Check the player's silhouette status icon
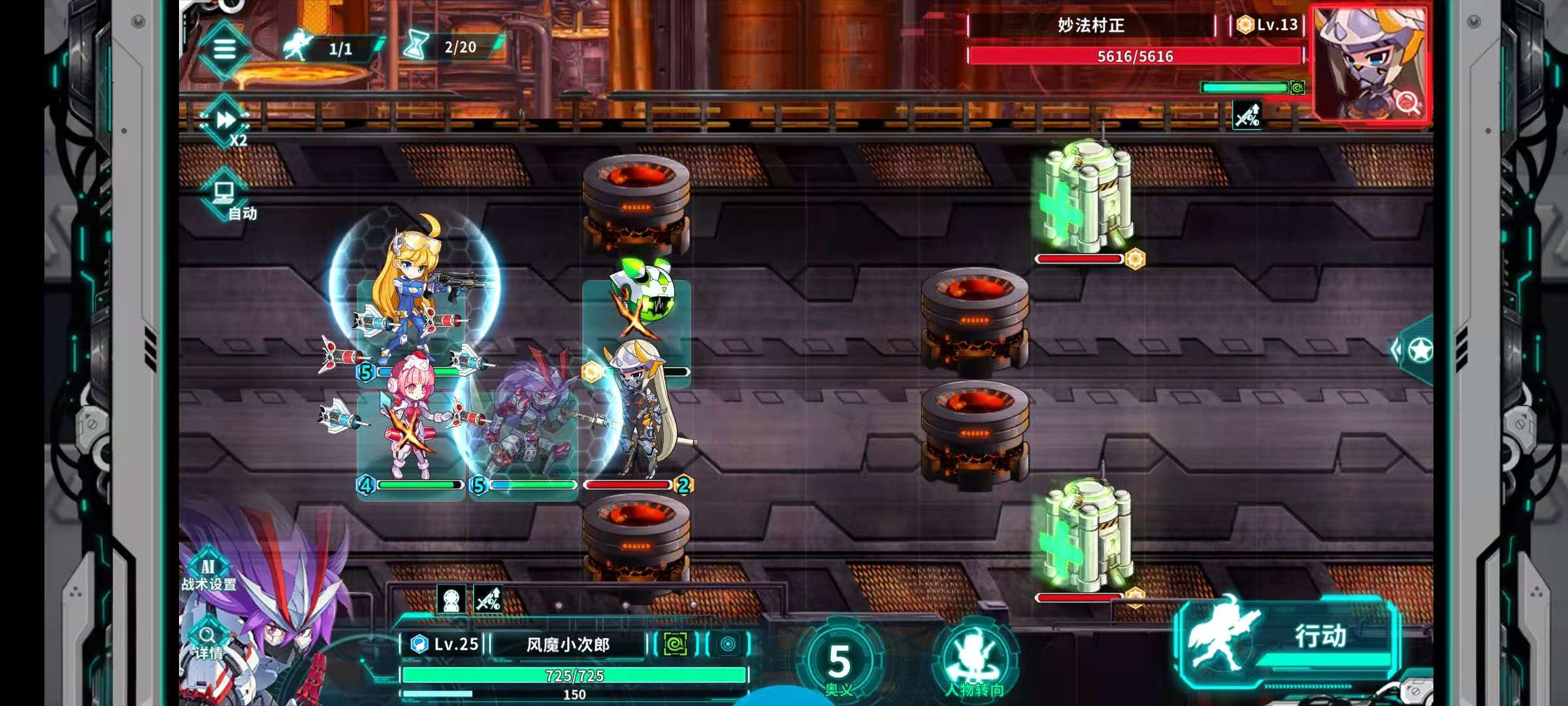The height and width of the screenshot is (706, 1568). [451, 599]
